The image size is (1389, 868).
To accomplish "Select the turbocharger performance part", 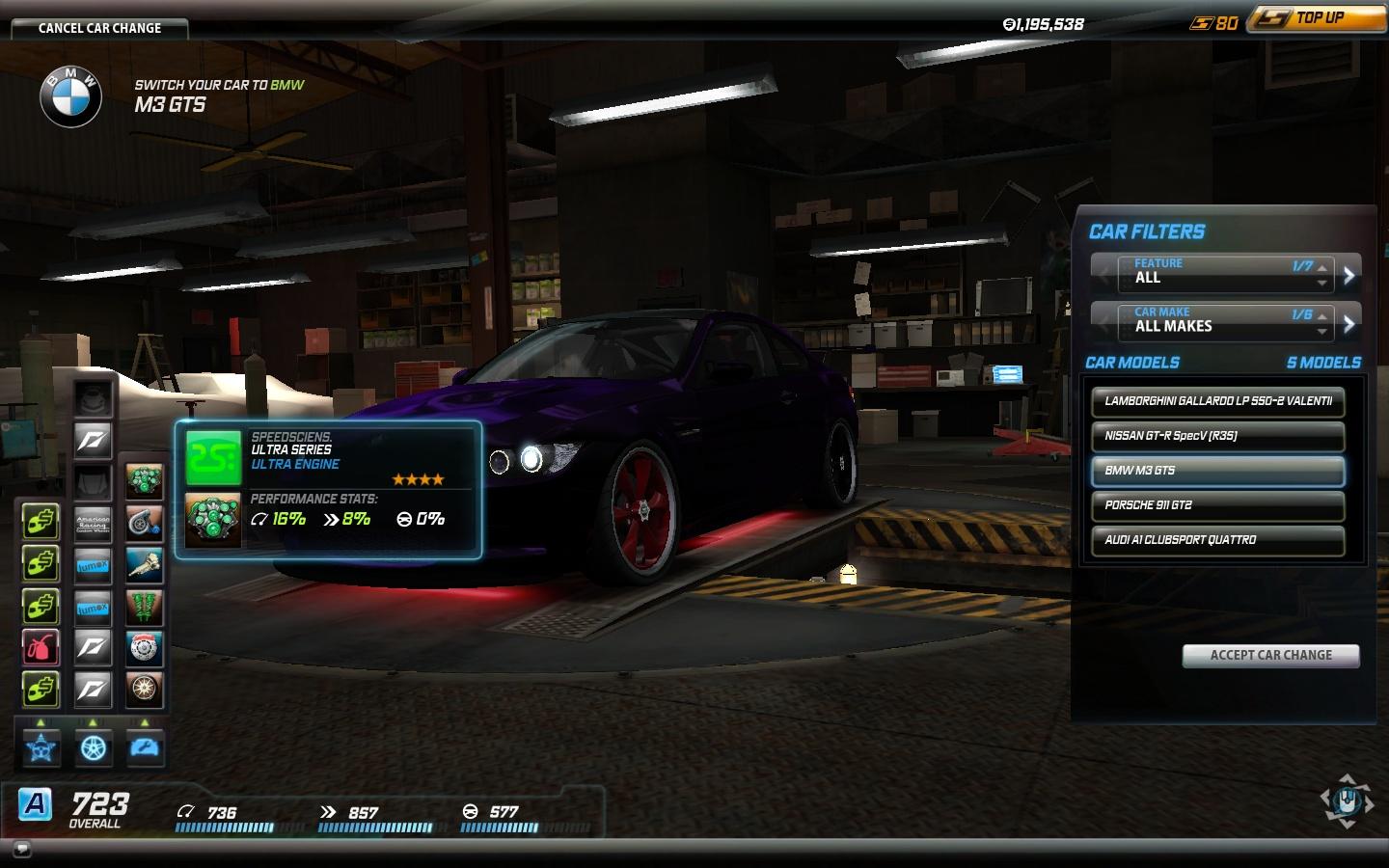I will pos(145,522).
